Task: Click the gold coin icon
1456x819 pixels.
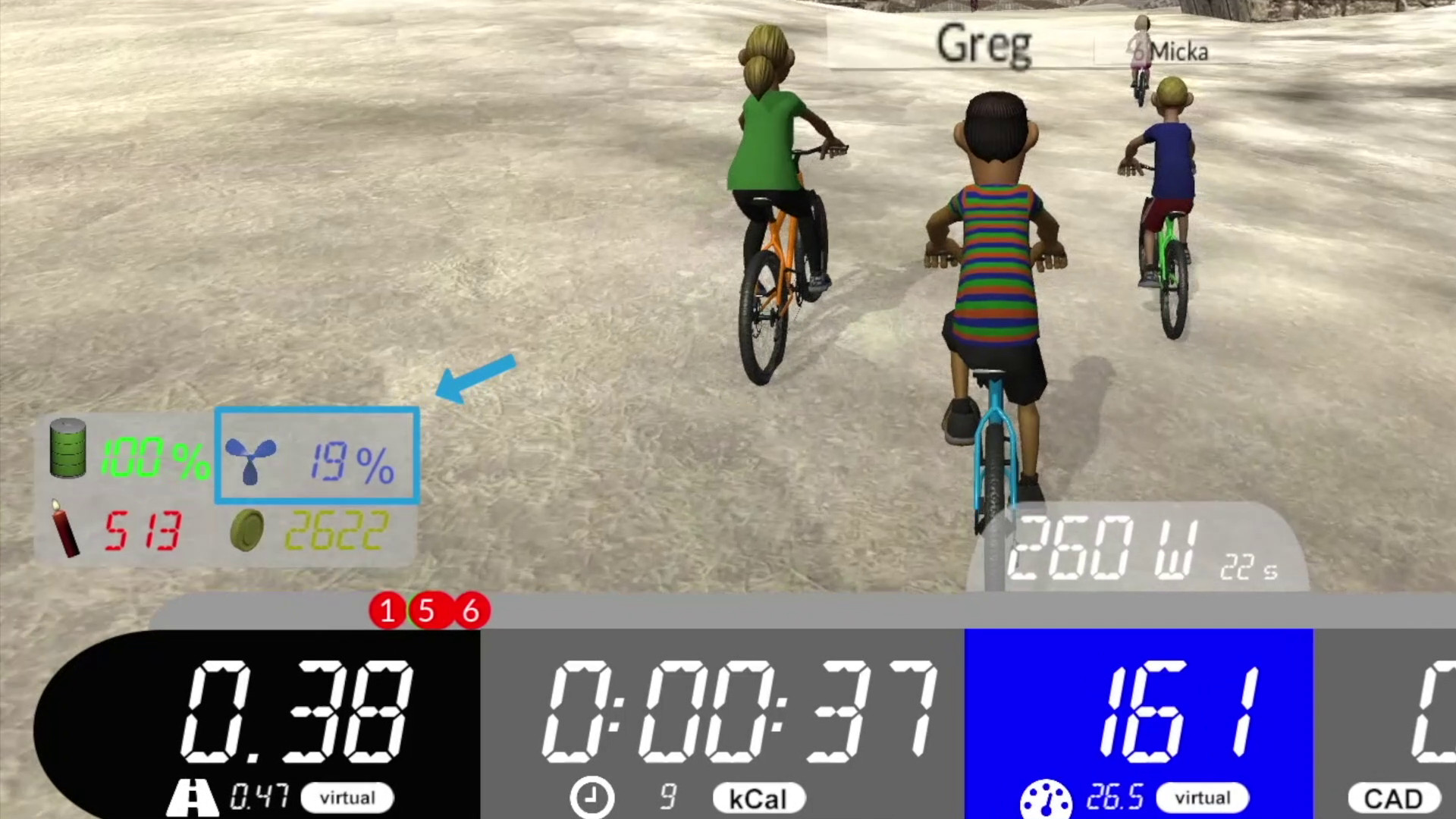Action: click(247, 530)
